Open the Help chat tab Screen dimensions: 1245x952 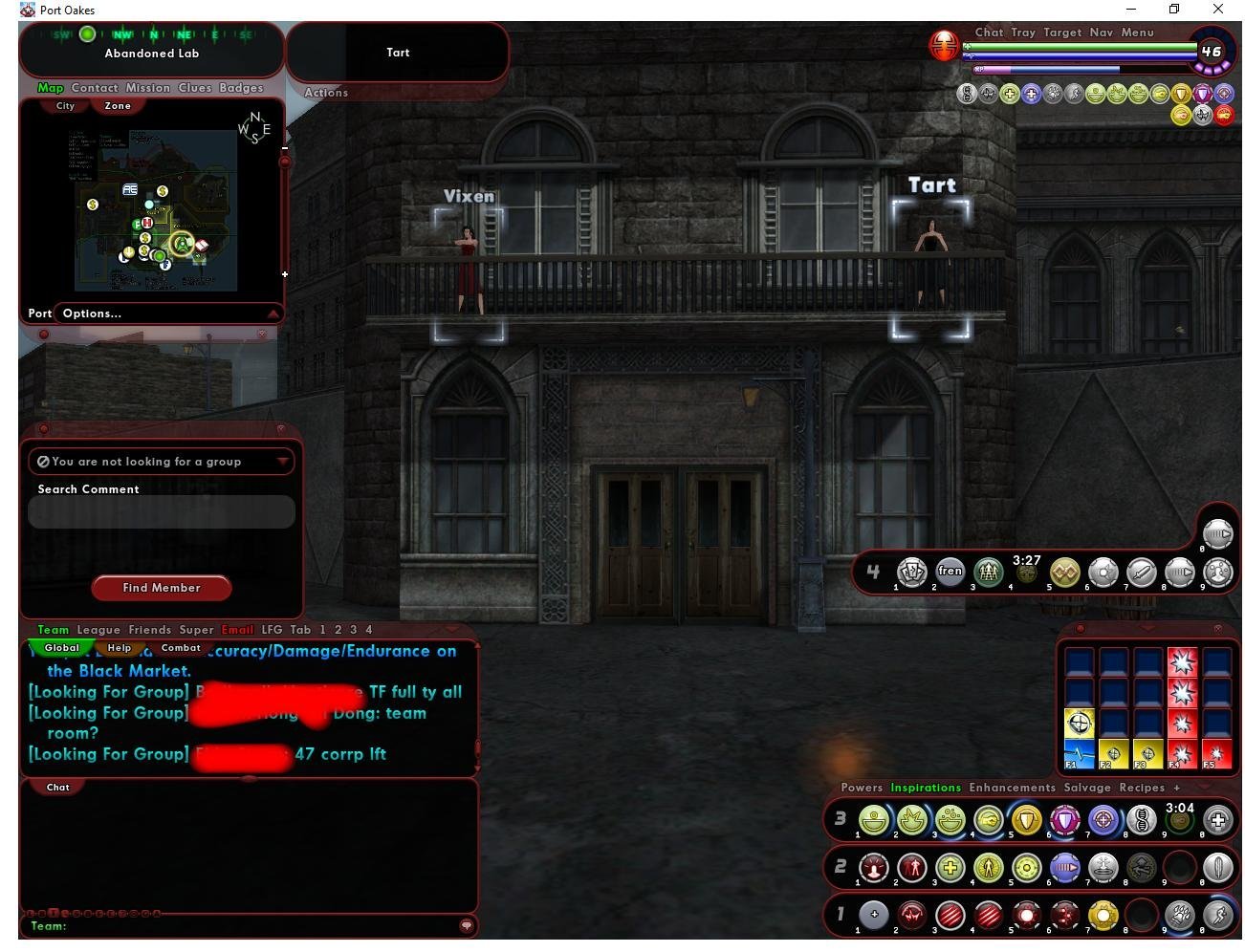120,648
